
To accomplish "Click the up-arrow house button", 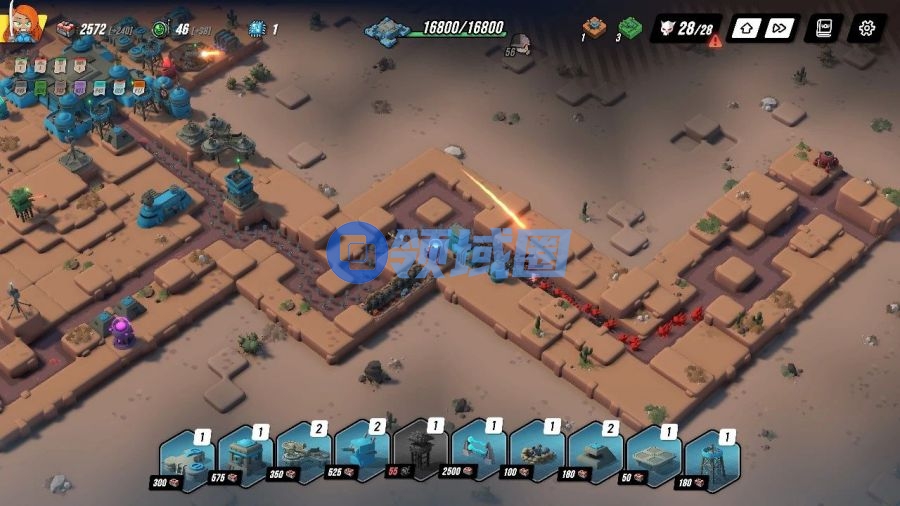I will (744, 28).
